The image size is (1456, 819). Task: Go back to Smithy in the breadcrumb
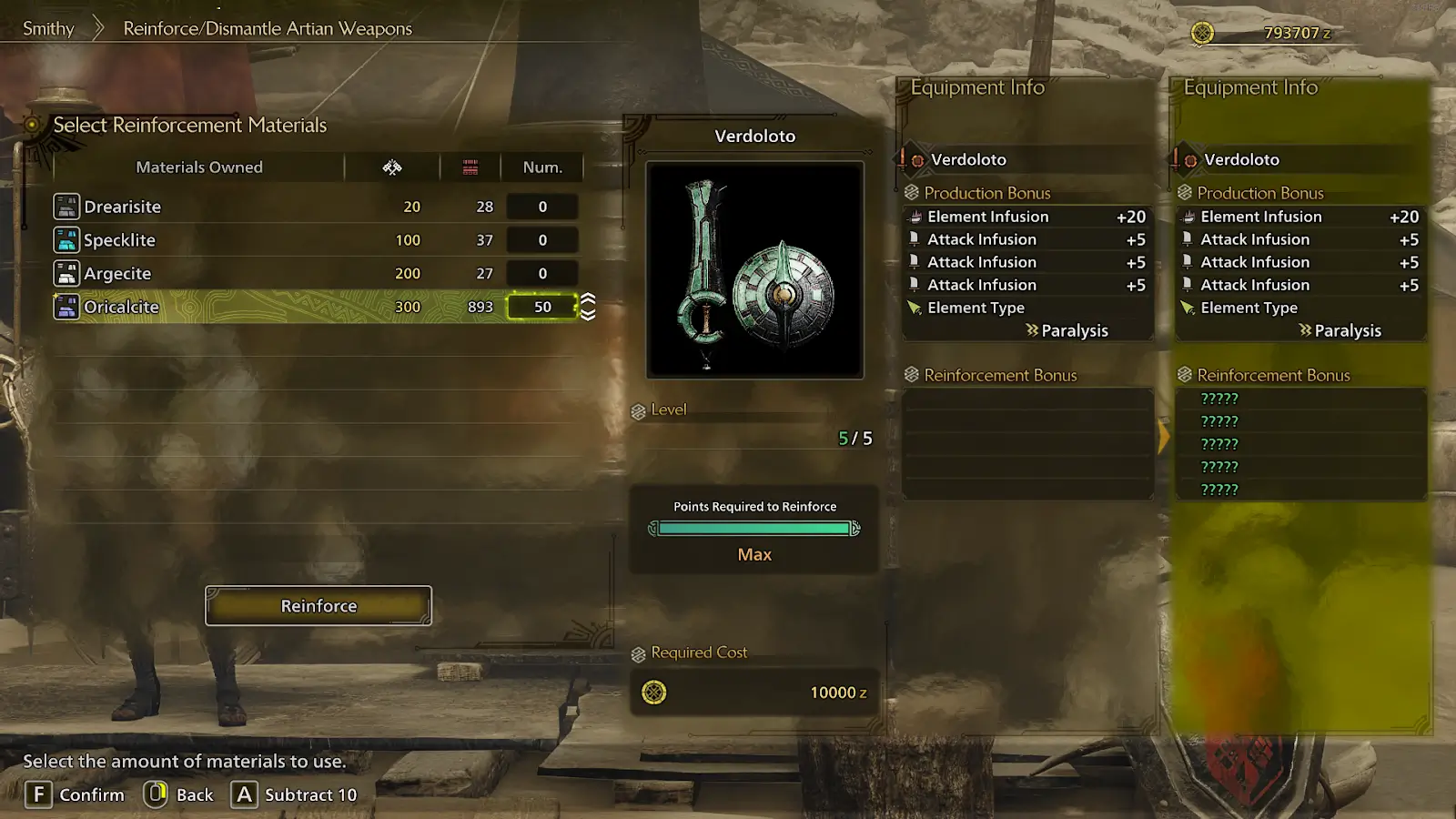coord(48,28)
